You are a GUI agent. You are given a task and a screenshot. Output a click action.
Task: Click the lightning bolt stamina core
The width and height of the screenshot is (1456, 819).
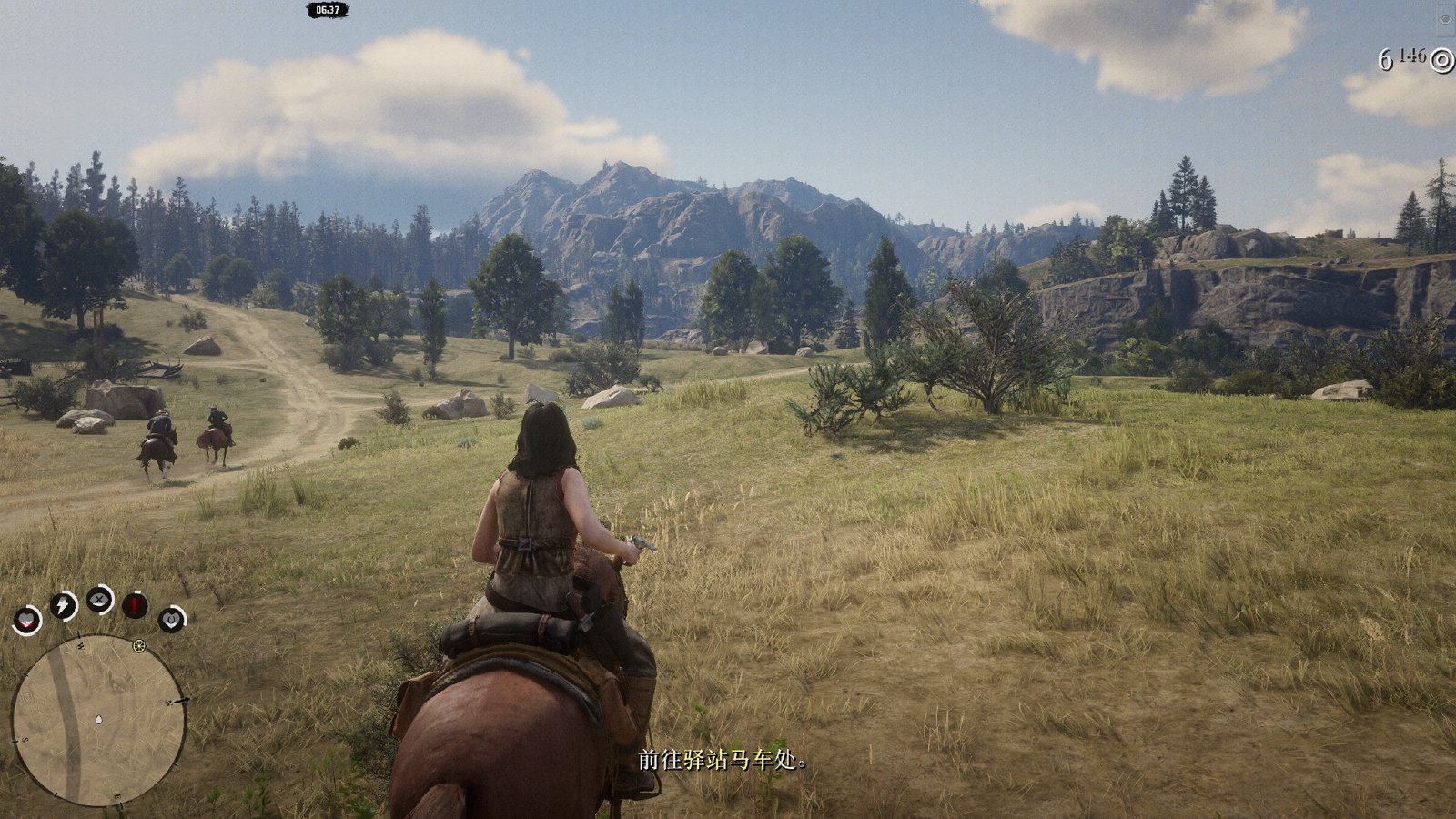tap(63, 605)
